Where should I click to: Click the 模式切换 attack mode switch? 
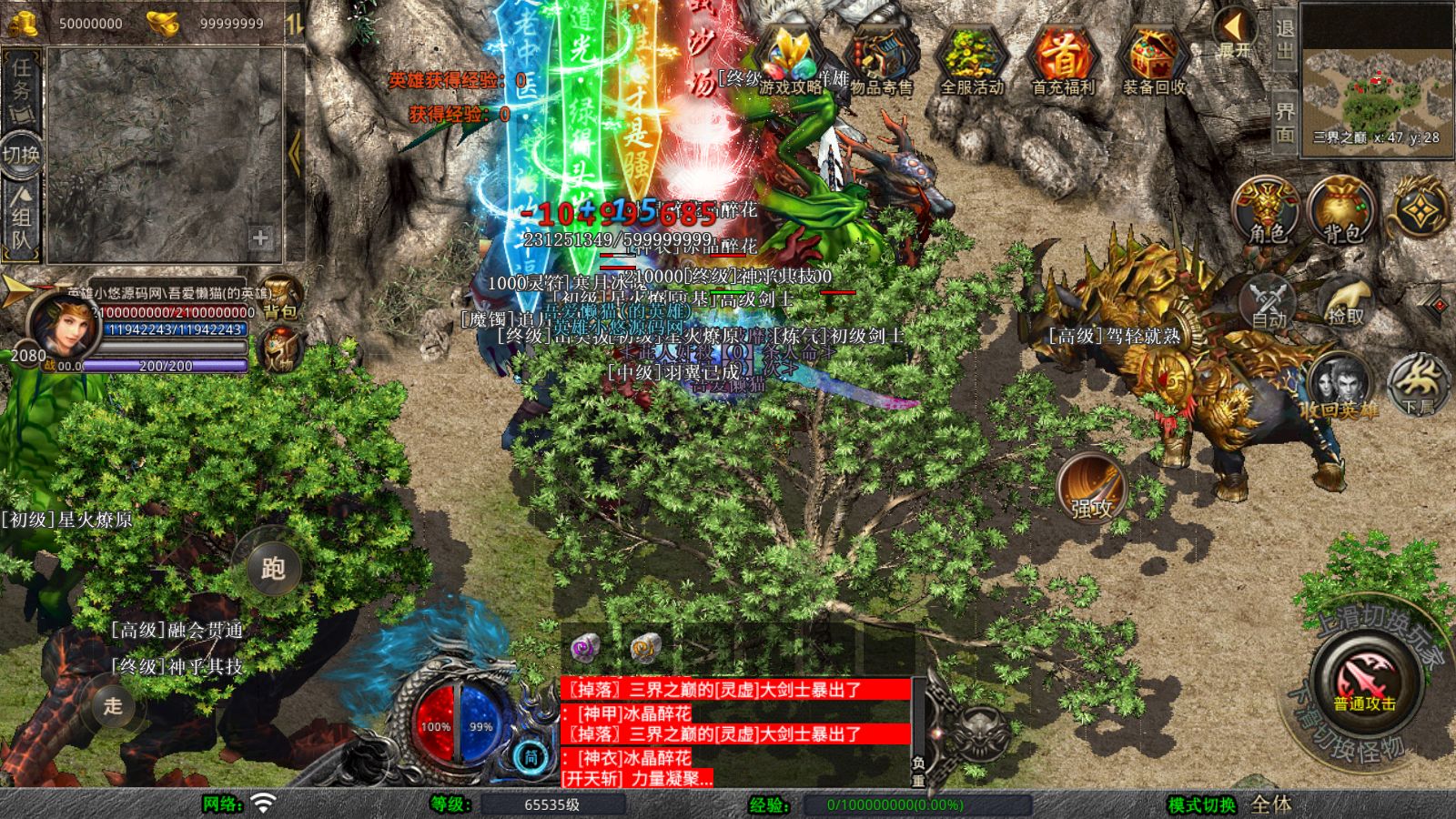(1202, 804)
